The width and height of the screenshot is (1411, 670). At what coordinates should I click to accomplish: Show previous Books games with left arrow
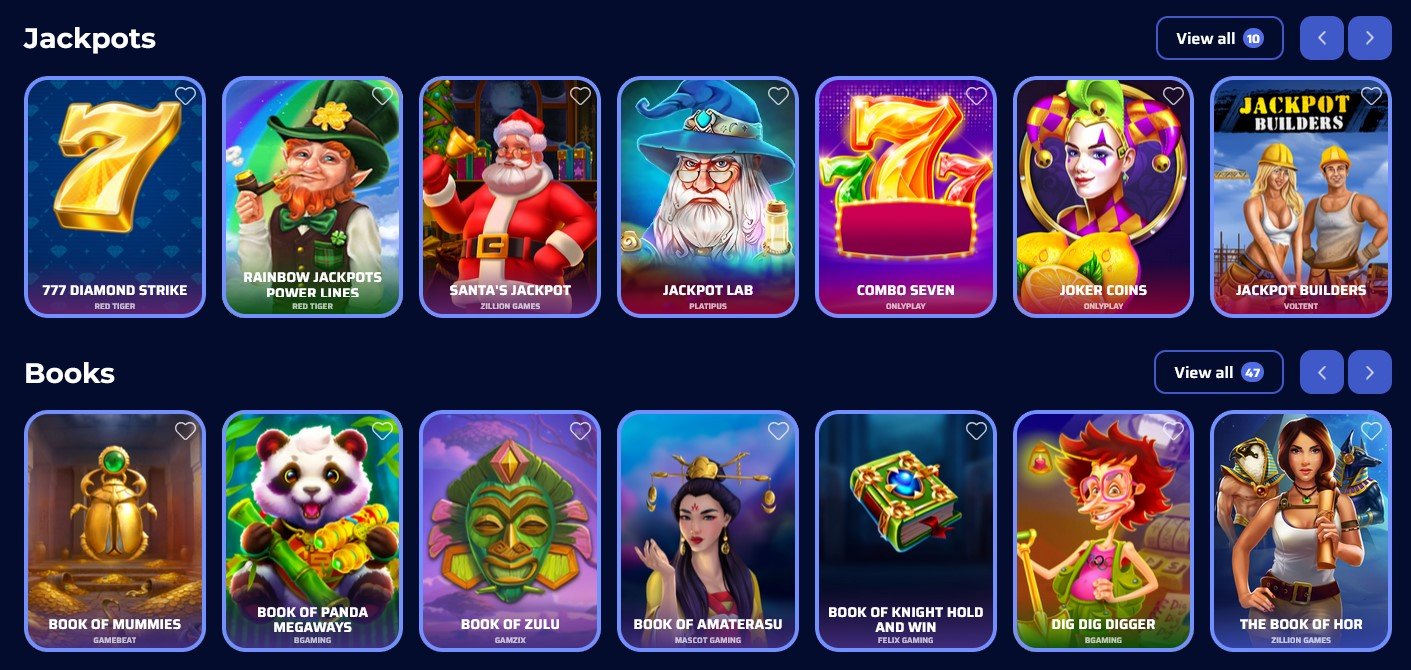(x=1322, y=373)
